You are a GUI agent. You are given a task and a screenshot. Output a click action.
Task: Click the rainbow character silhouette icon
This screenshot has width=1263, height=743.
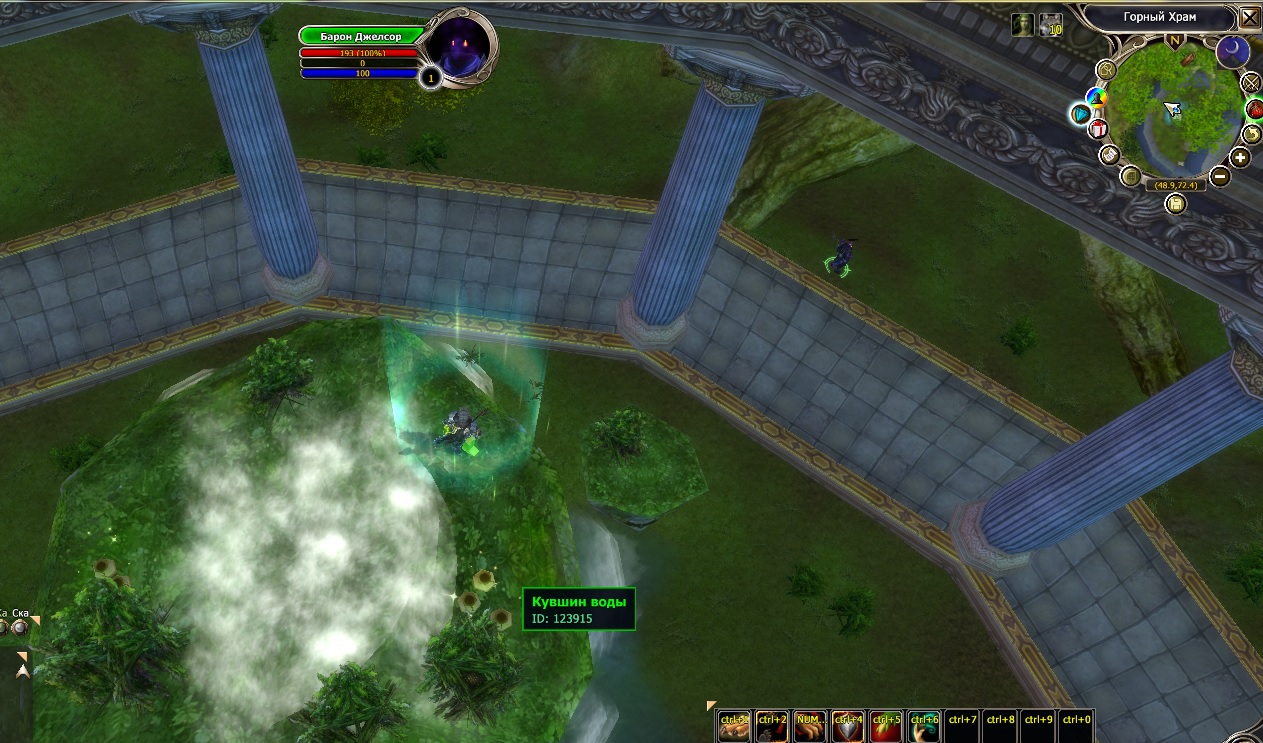click(1095, 97)
